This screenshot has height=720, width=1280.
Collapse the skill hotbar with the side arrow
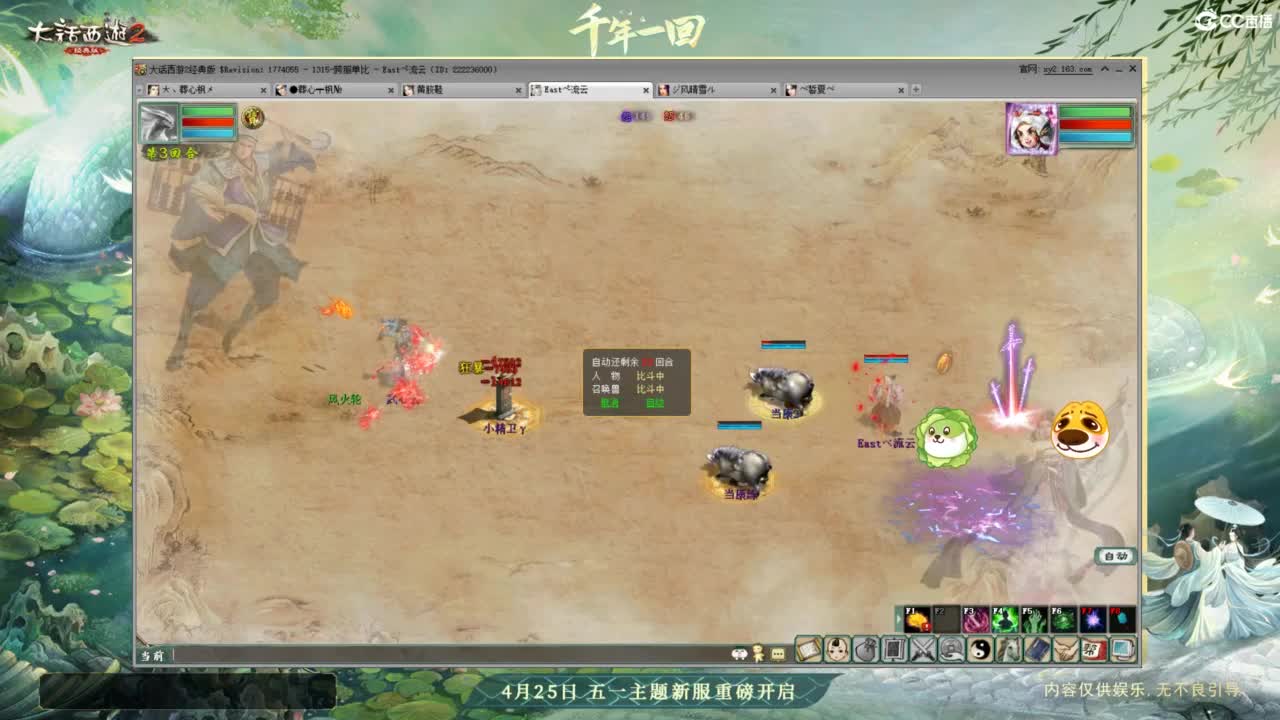898,618
